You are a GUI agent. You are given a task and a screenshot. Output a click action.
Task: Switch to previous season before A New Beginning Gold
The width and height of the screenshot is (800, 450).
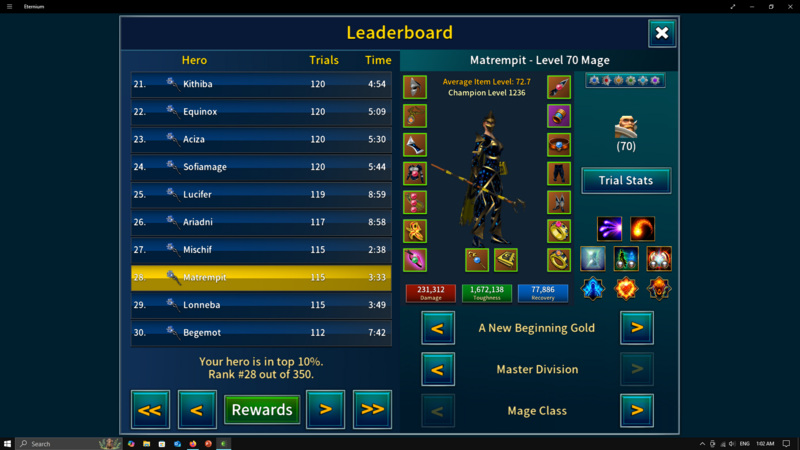(x=438, y=327)
